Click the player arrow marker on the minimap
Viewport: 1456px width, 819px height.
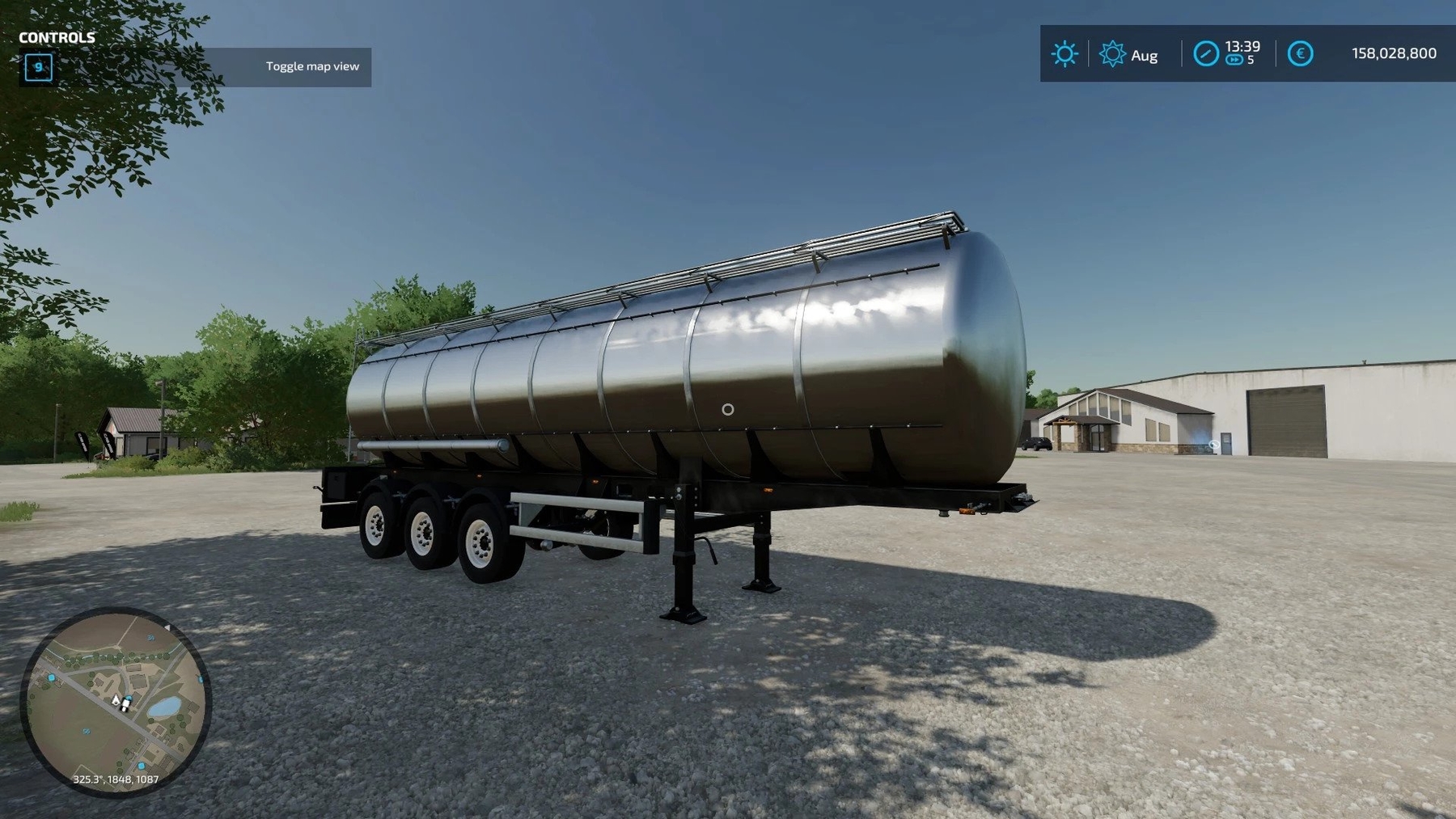(116, 701)
